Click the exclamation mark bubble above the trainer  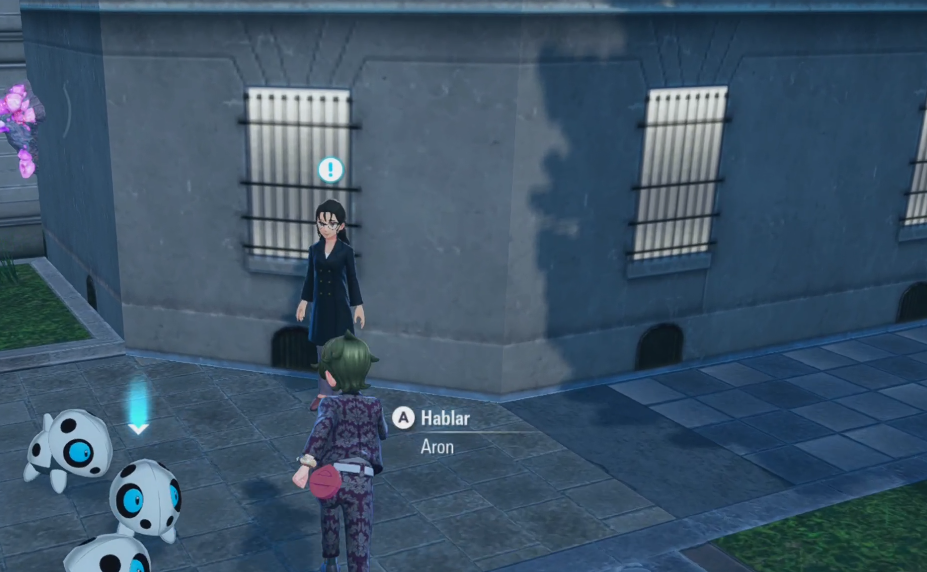pos(330,169)
